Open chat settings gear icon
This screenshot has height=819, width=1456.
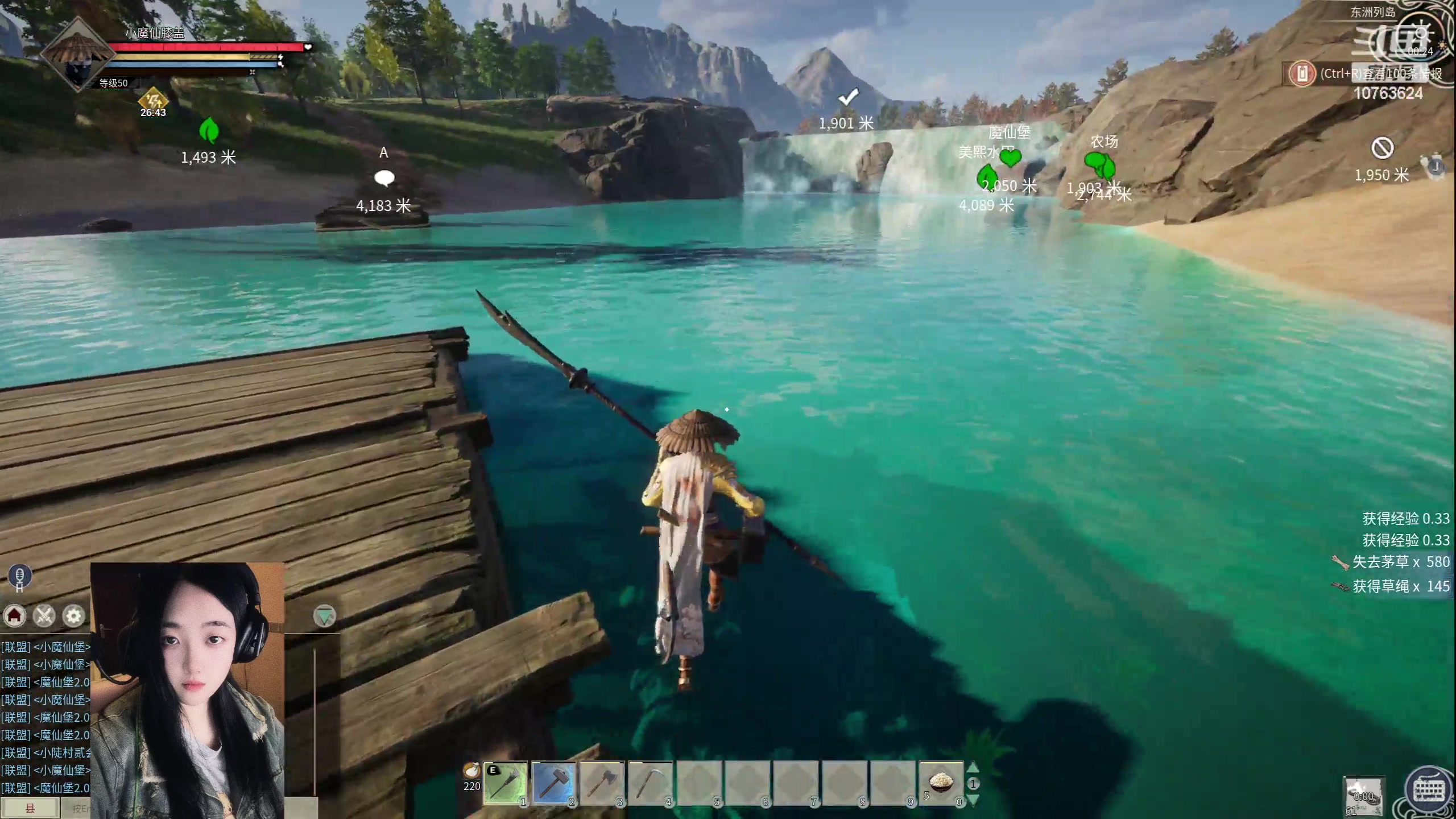pyautogui.click(x=74, y=615)
